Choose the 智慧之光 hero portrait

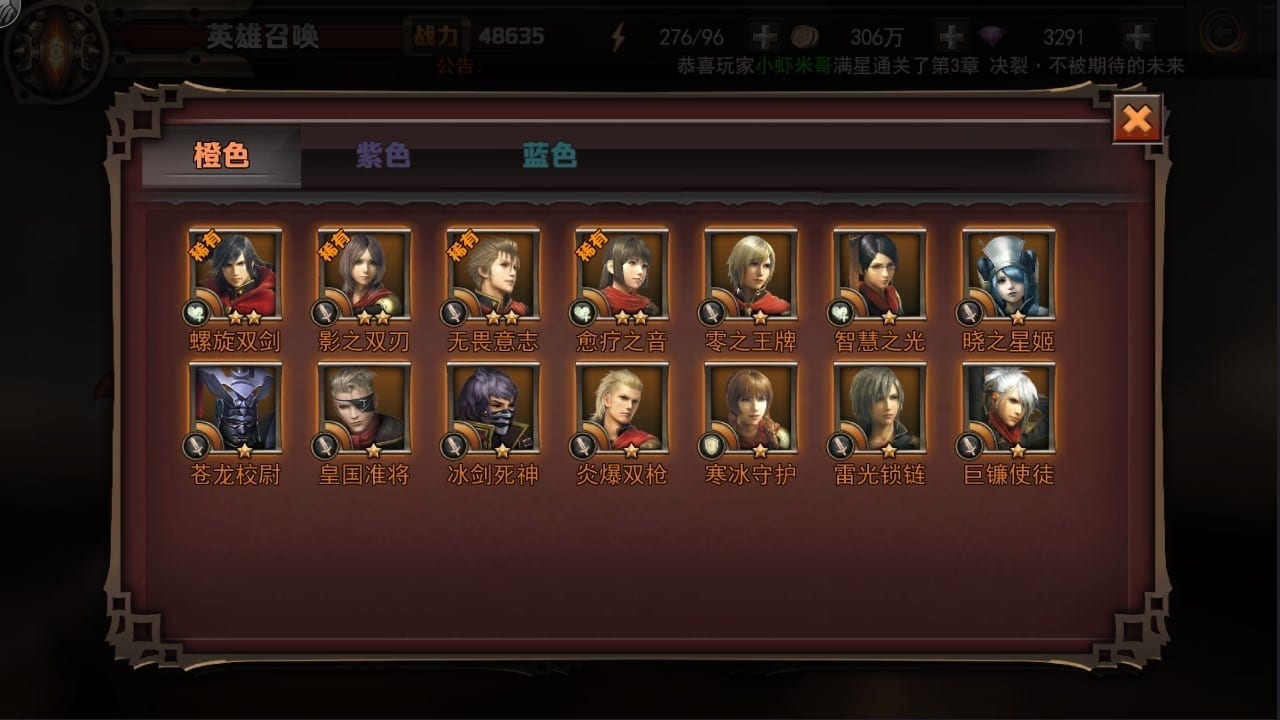pyautogui.click(x=880, y=275)
